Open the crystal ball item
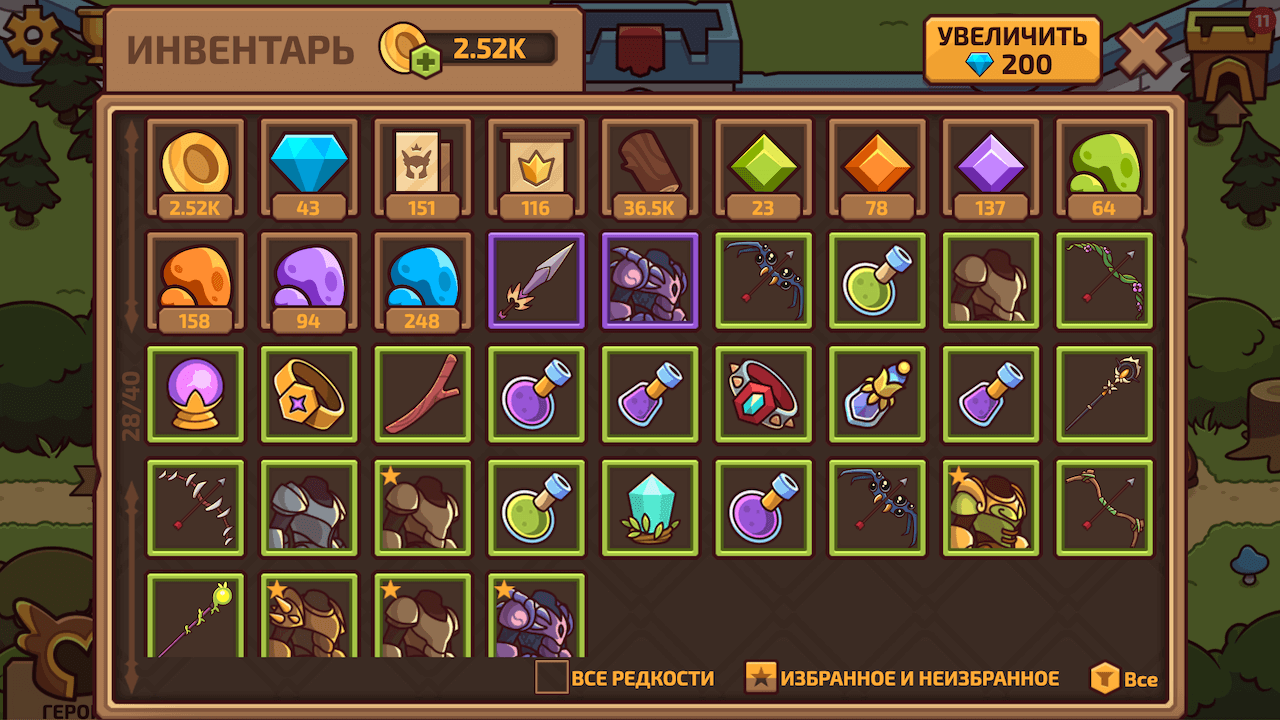Viewport: 1280px width, 720px height. click(194, 394)
